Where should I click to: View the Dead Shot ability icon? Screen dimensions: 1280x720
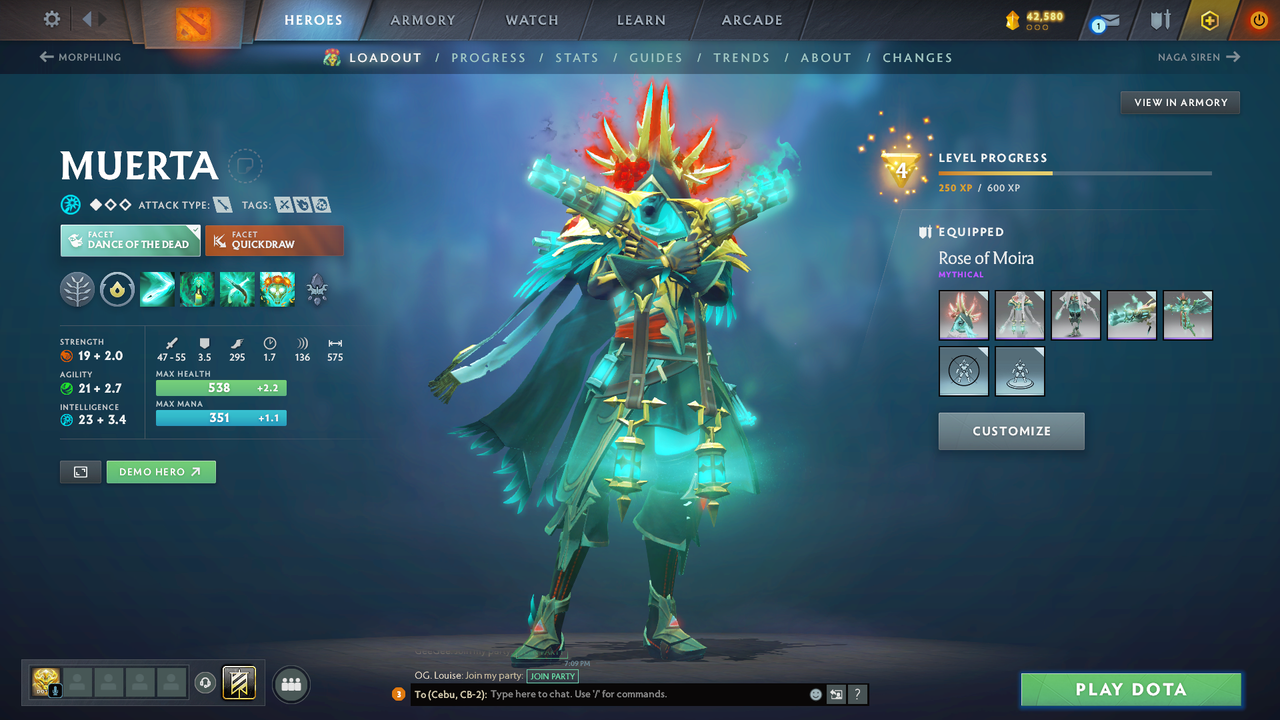[x=157, y=290]
